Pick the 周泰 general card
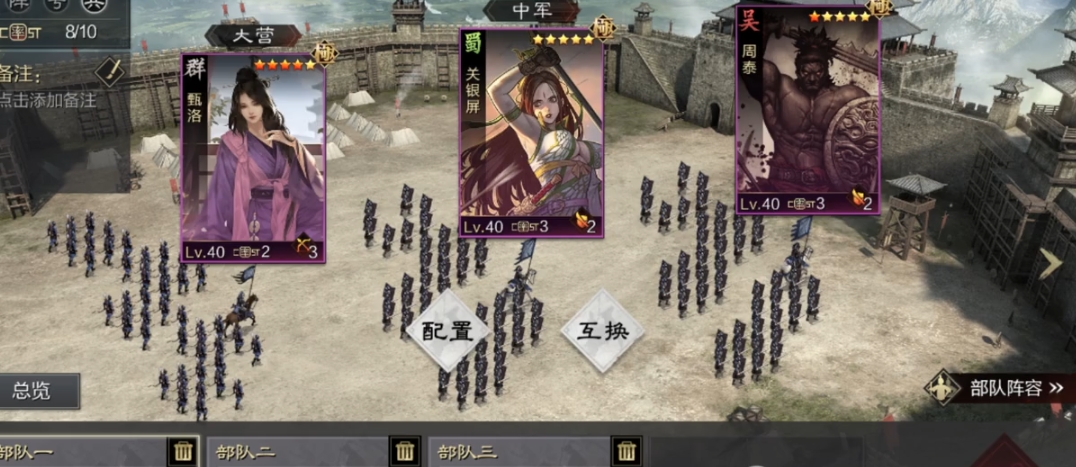 [x=807, y=110]
